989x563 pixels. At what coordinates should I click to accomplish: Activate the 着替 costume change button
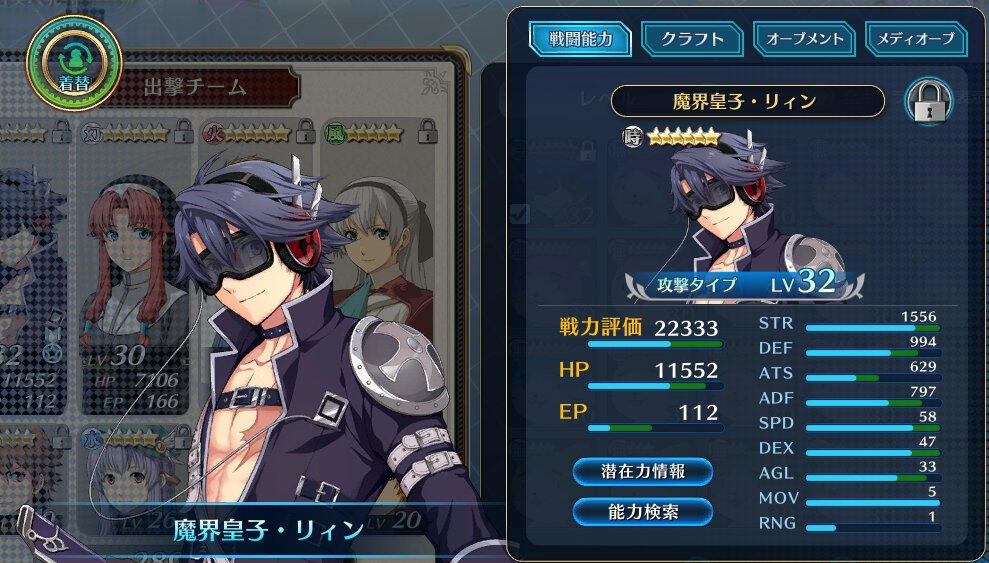click(74, 64)
